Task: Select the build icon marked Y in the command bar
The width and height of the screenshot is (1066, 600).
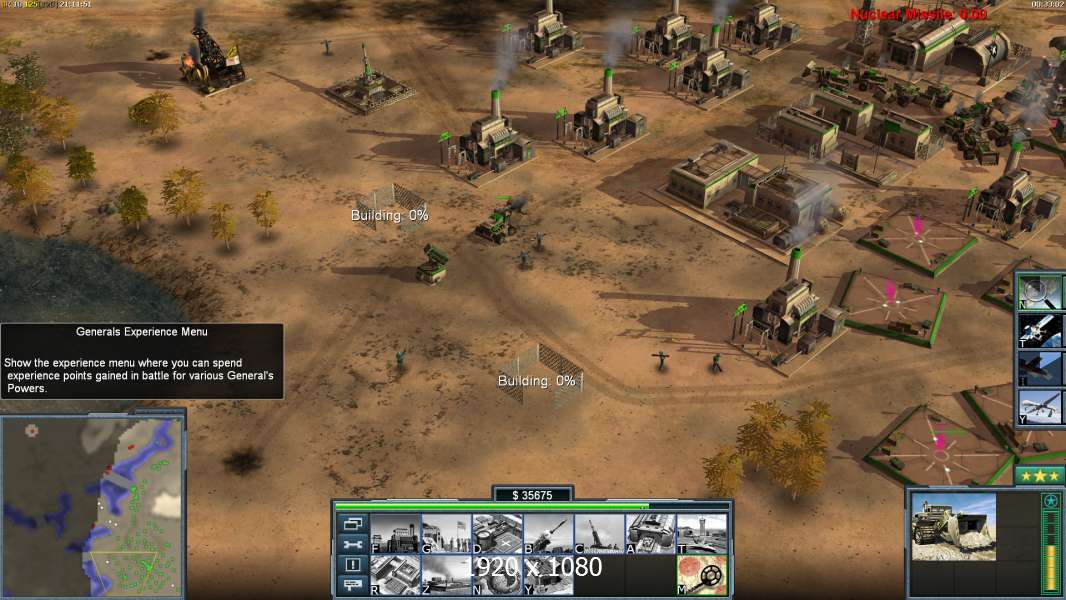Action: (548, 575)
